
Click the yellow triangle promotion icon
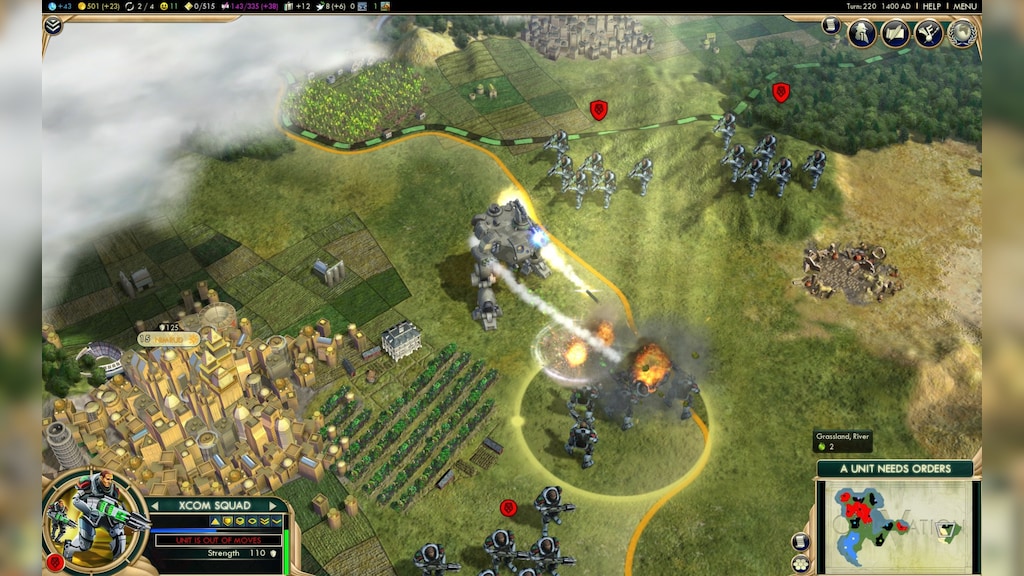coord(214,522)
